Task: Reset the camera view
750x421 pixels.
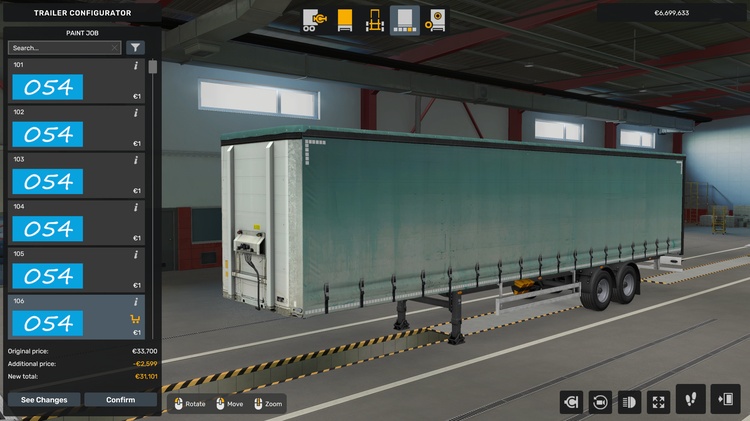Action: point(600,402)
